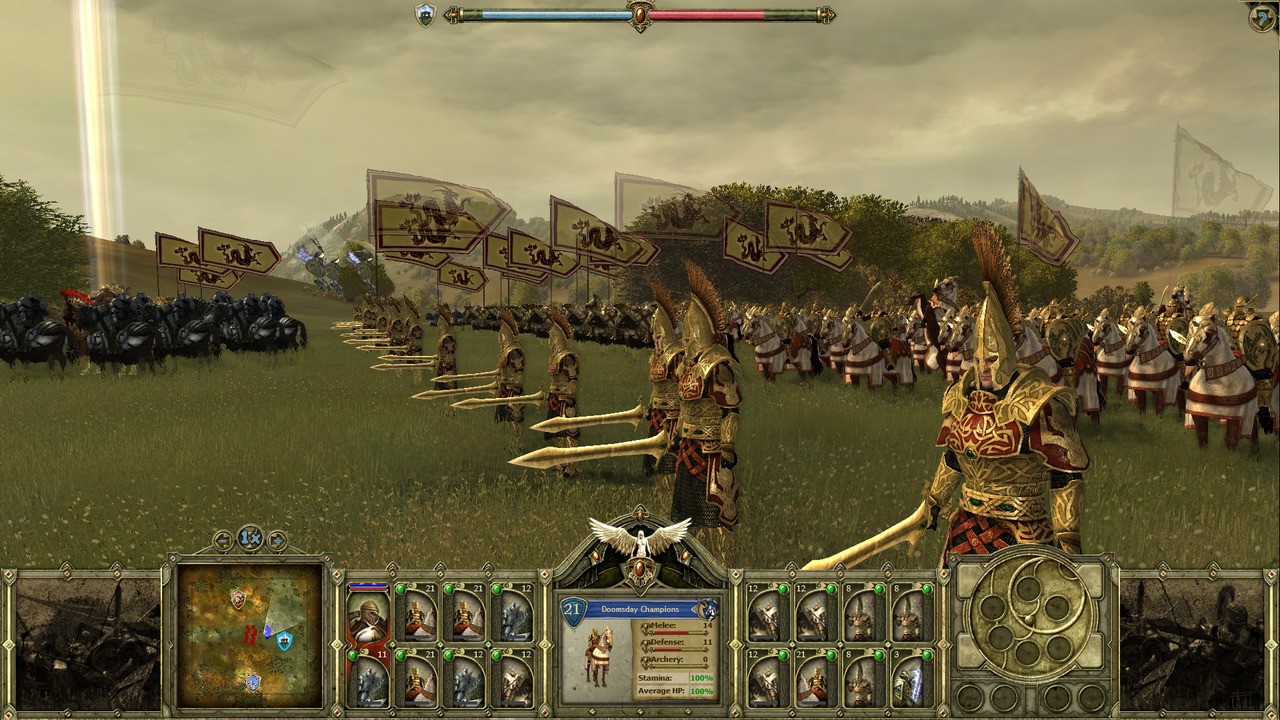Click the shield icon beside the morale bar
The height and width of the screenshot is (720, 1280).
click(425, 15)
